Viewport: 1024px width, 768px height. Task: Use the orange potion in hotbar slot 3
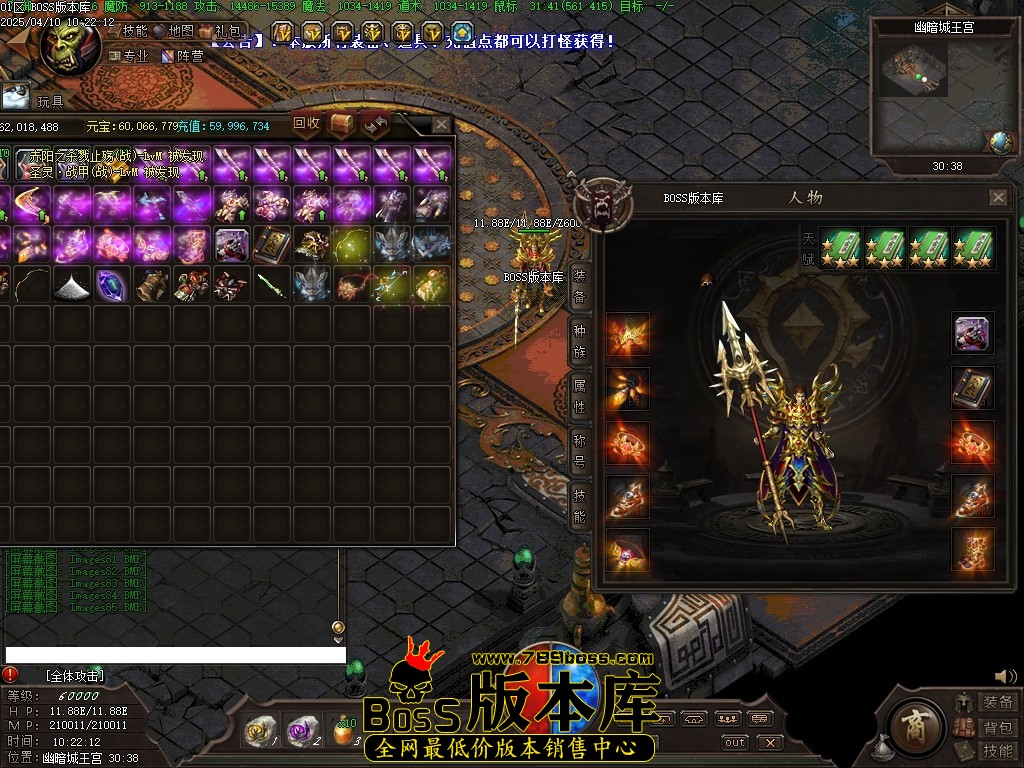[344, 731]
